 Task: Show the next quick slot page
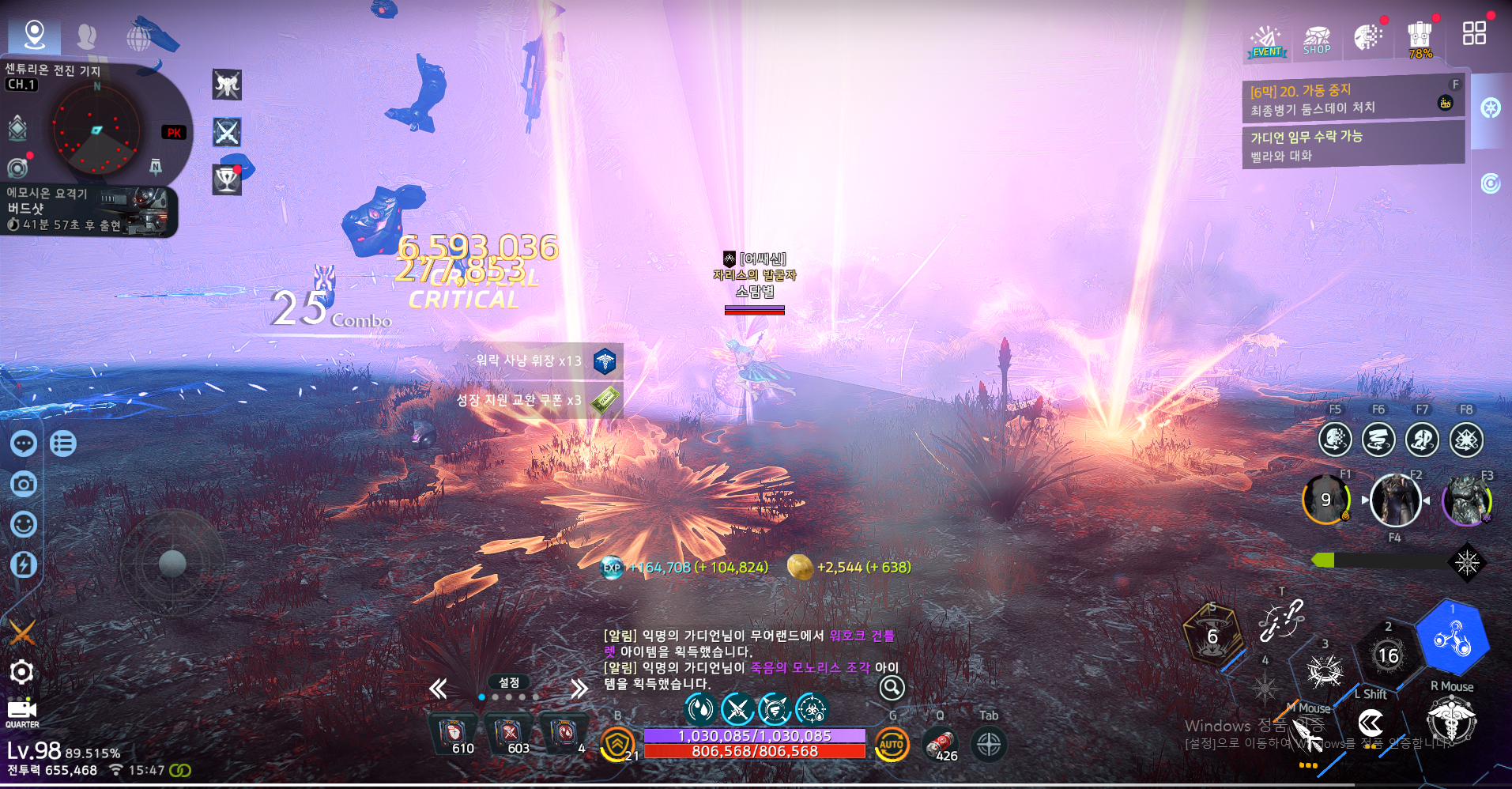point(579,689)
